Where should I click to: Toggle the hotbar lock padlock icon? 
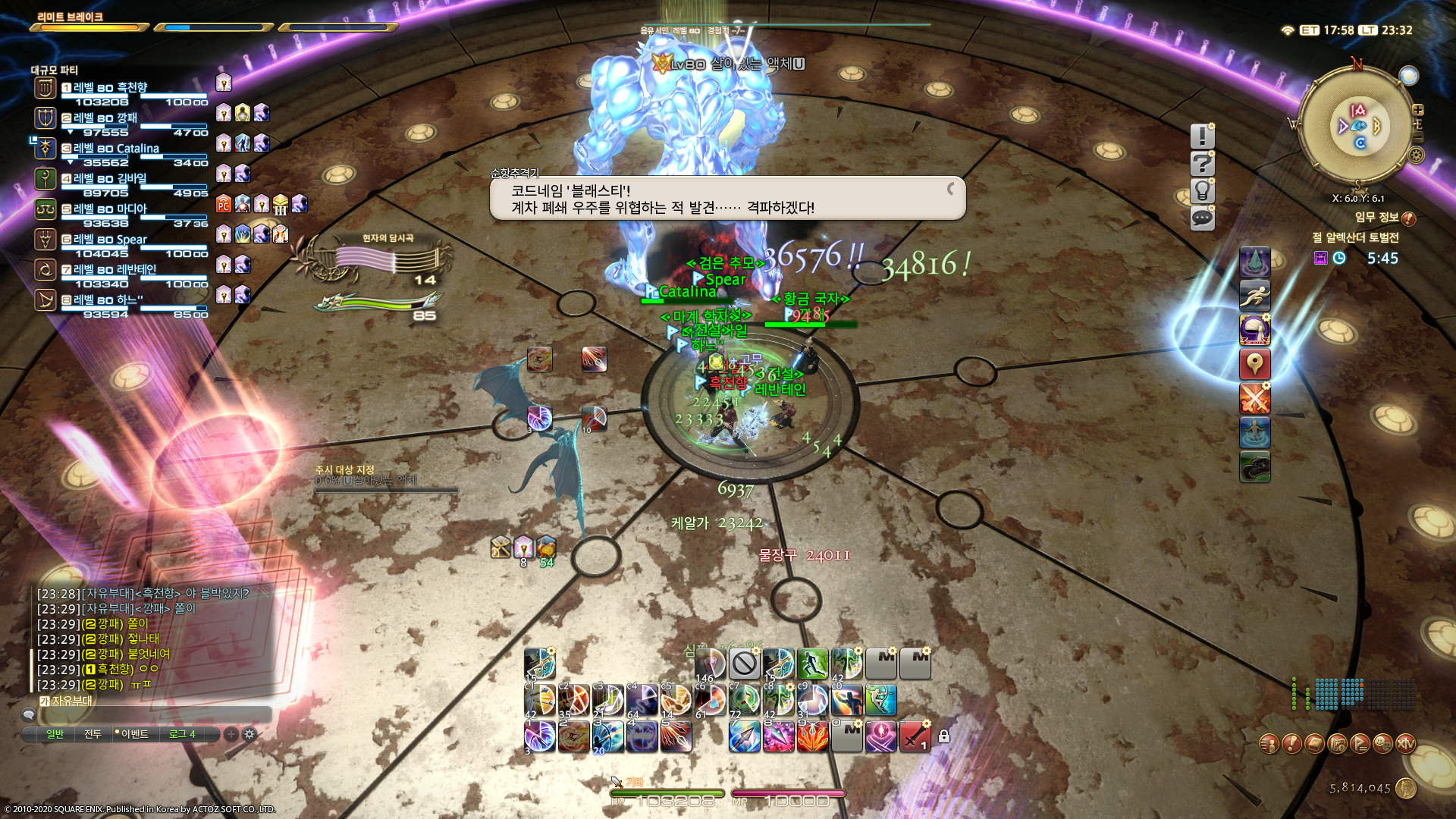(x=943, y=736)
